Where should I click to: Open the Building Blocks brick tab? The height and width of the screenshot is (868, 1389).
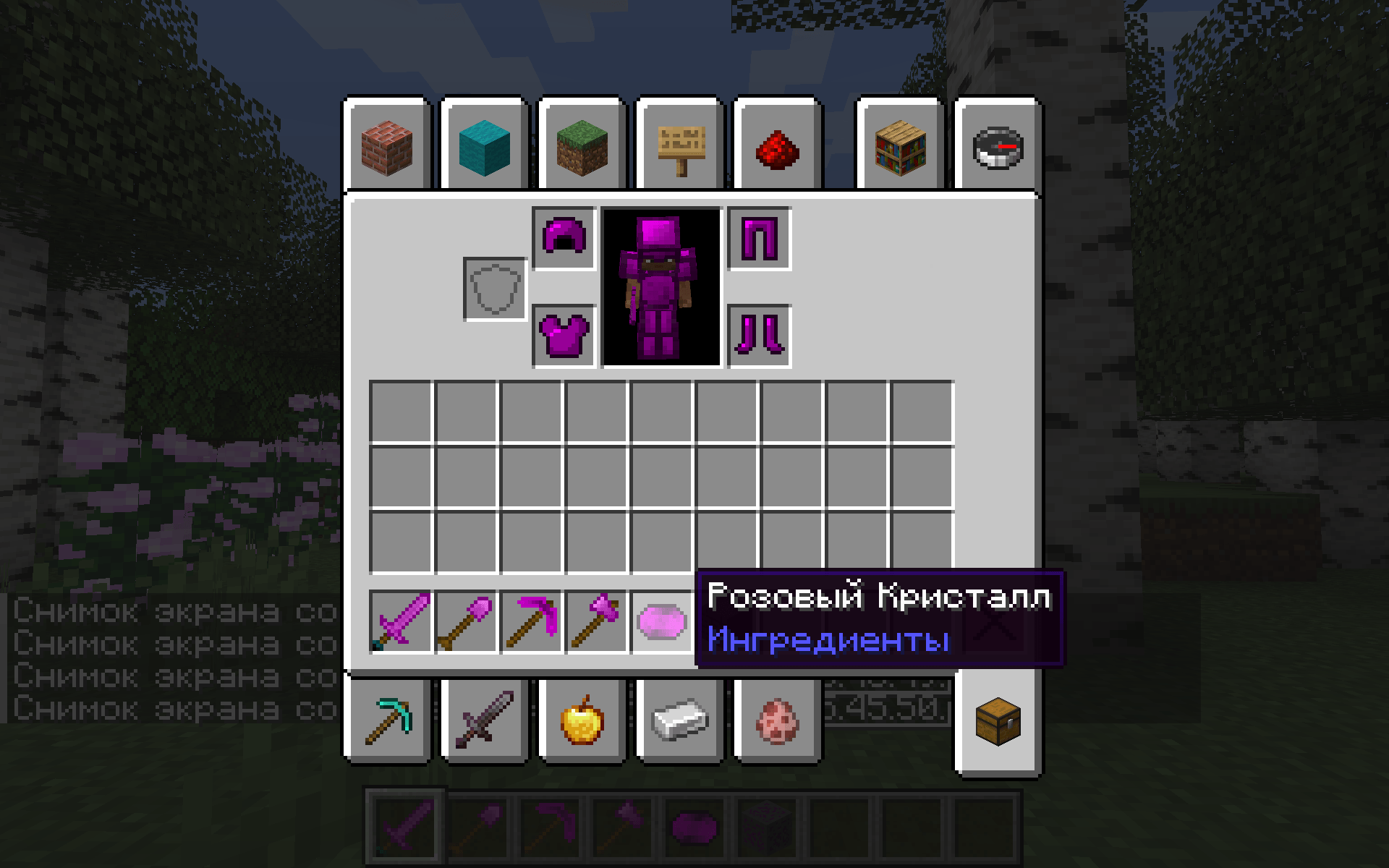click(388, 148)
